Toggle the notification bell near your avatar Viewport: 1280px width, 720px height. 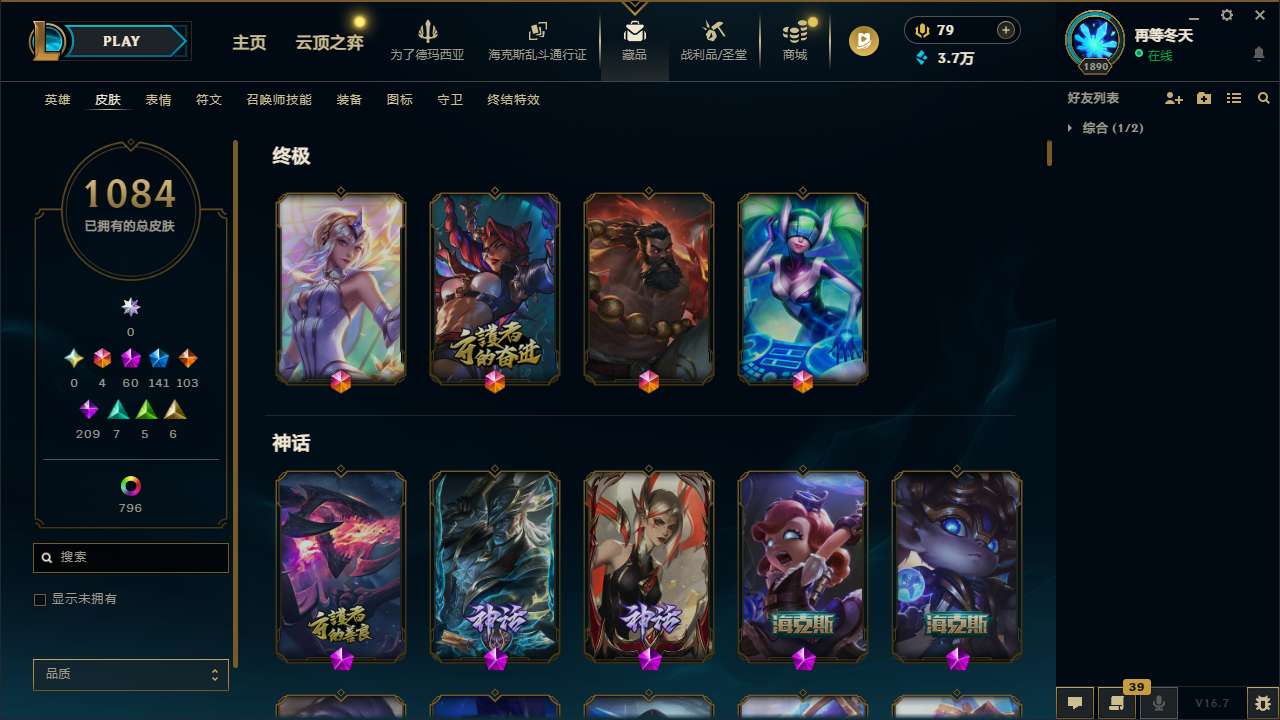tap(1258, 52)
